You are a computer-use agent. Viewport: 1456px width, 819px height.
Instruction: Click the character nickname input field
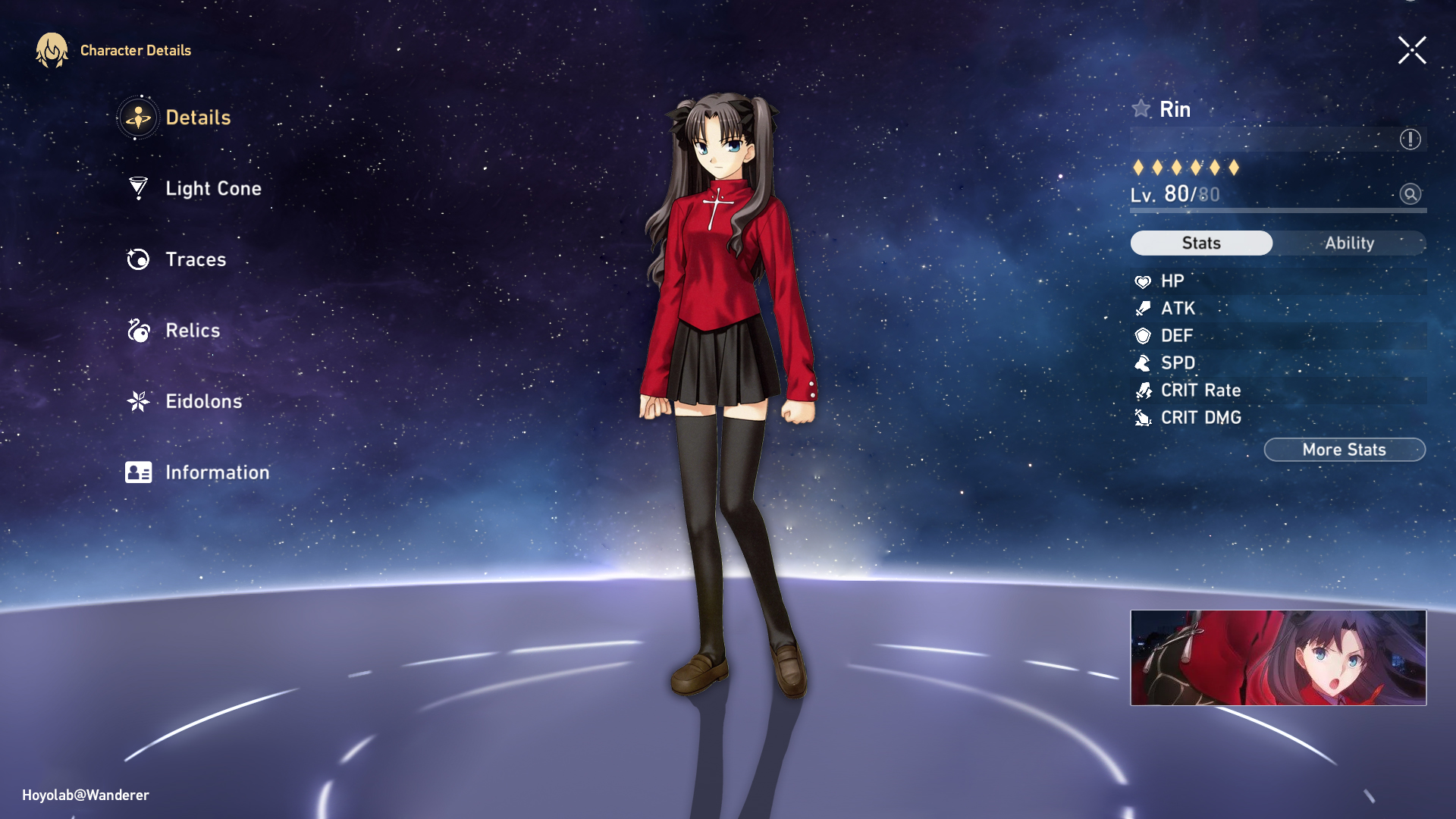(1259, 139)
